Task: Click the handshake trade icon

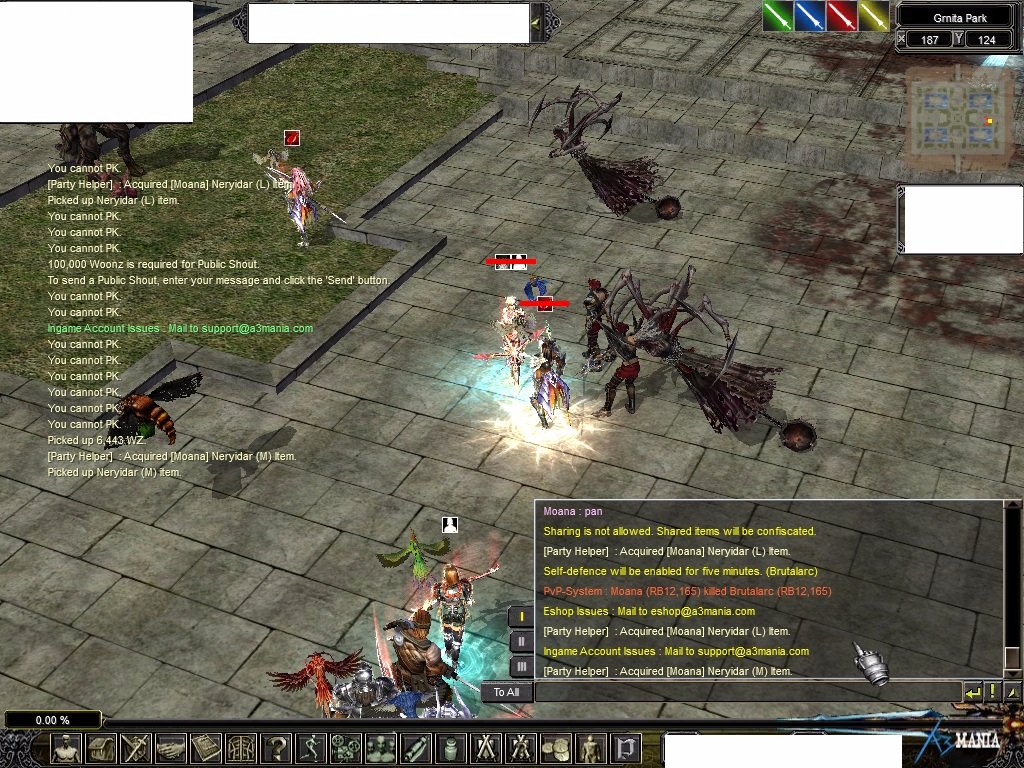Action: click(171, 748)
